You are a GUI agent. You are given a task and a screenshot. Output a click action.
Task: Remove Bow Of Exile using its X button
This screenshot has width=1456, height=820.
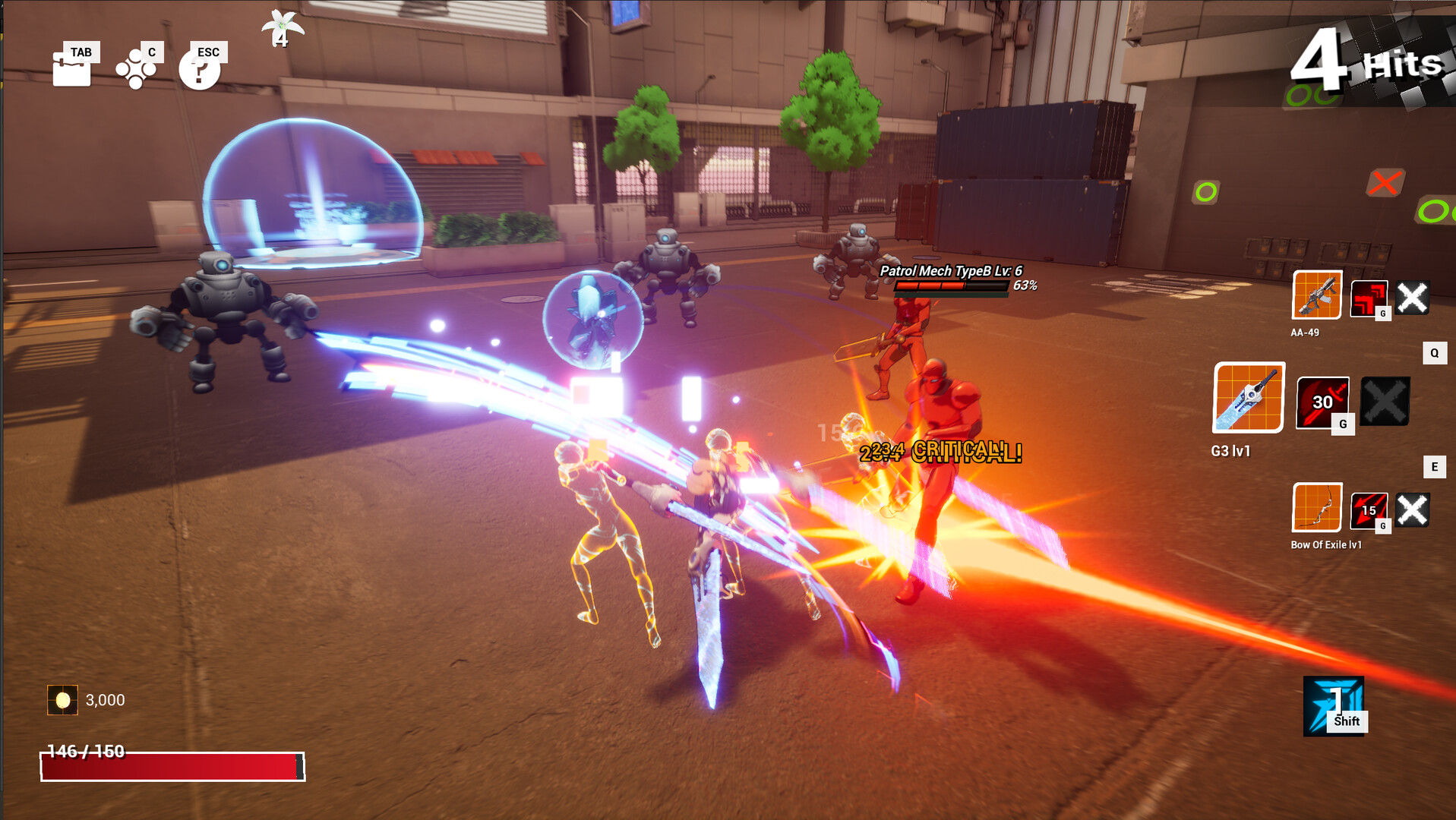[1413, 510]
